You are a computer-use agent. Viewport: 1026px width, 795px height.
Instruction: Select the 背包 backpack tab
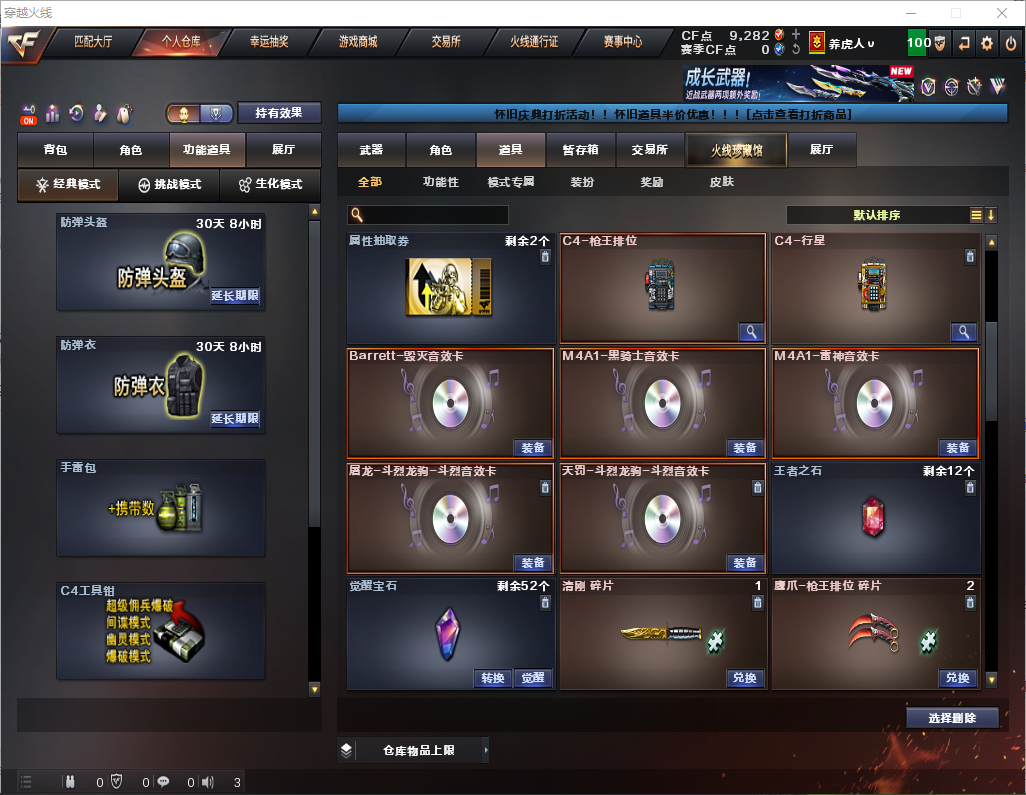[x=55, y=150]
